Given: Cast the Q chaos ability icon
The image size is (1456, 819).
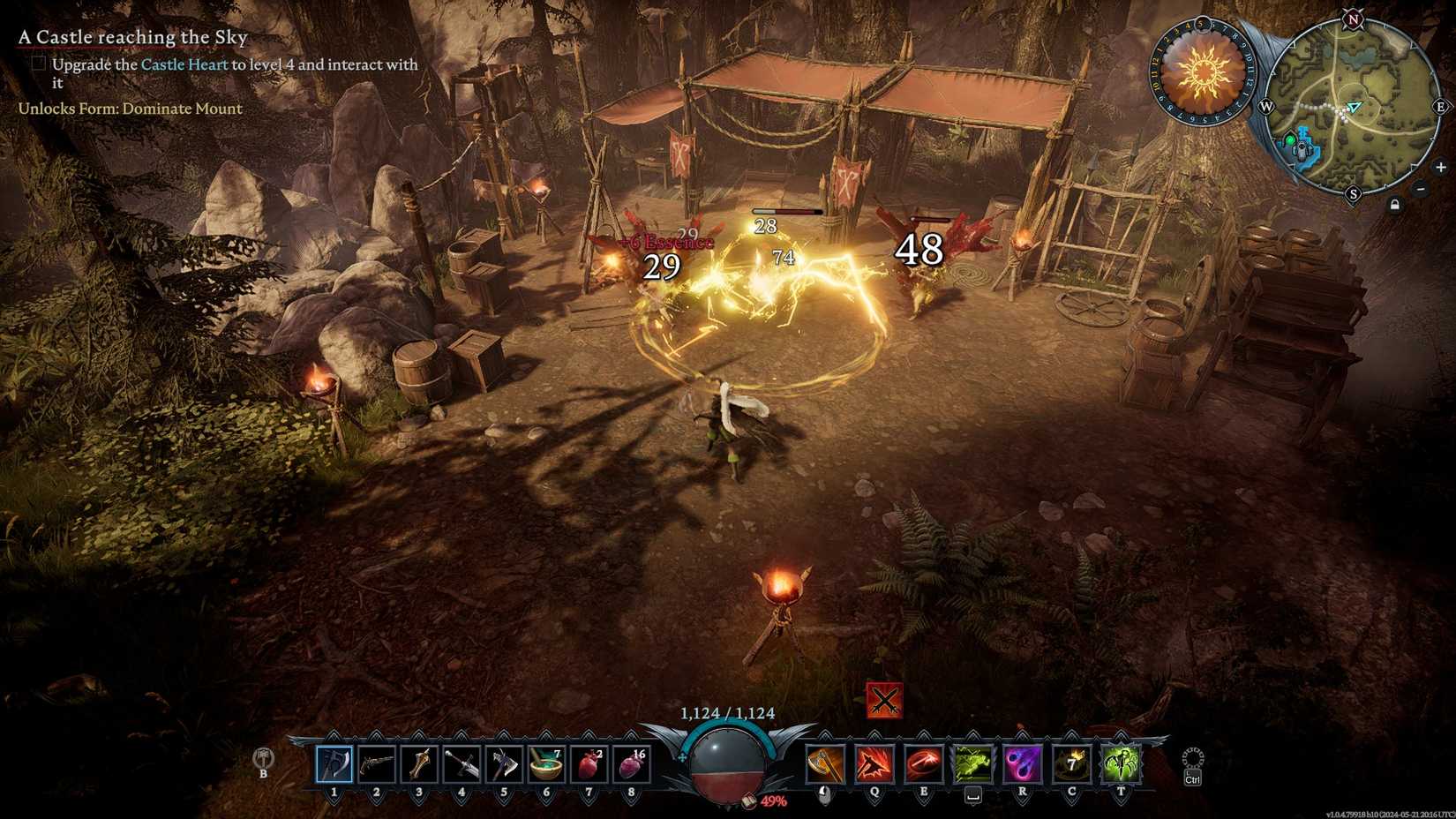Looking at the screenshot, I should tap(874, 766).
